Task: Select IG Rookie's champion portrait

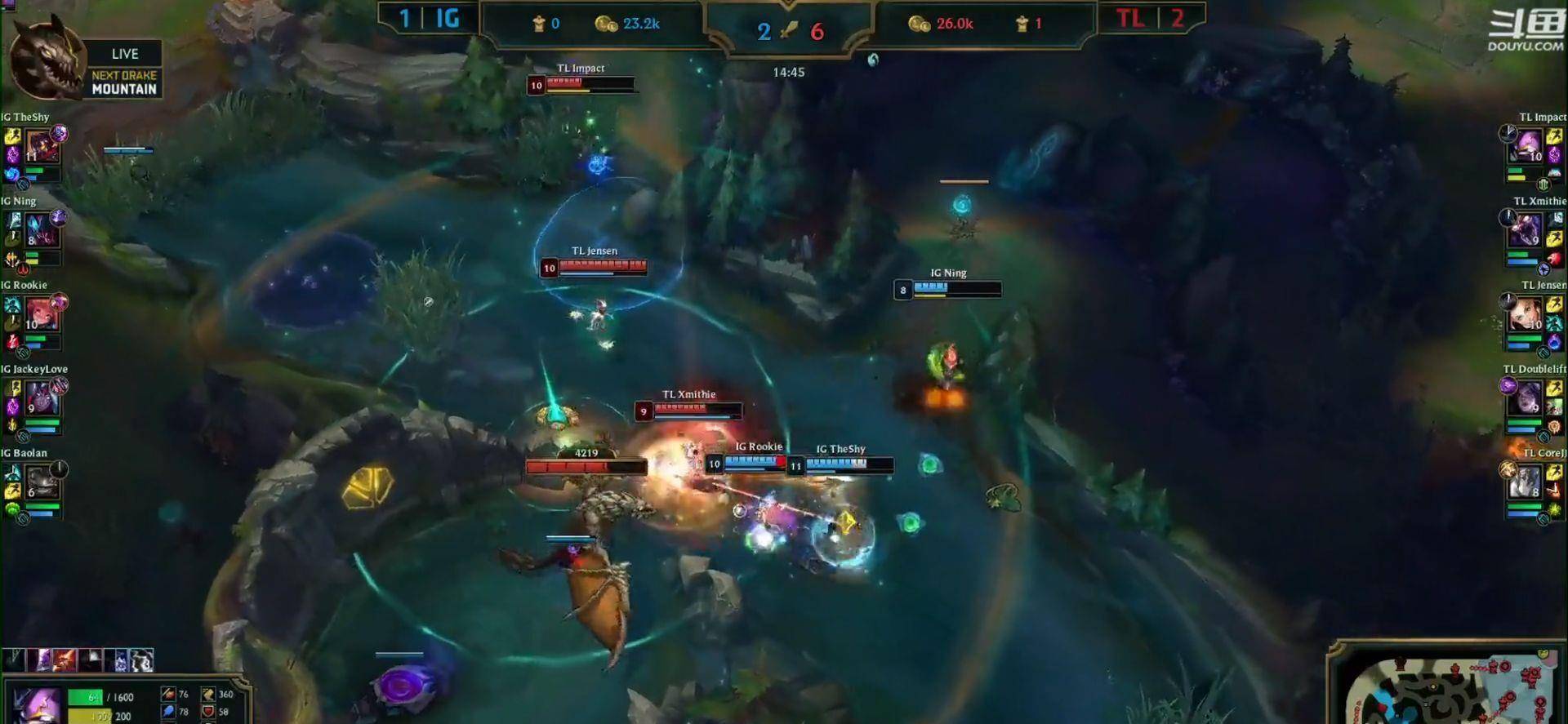Action: coord(41,315)
